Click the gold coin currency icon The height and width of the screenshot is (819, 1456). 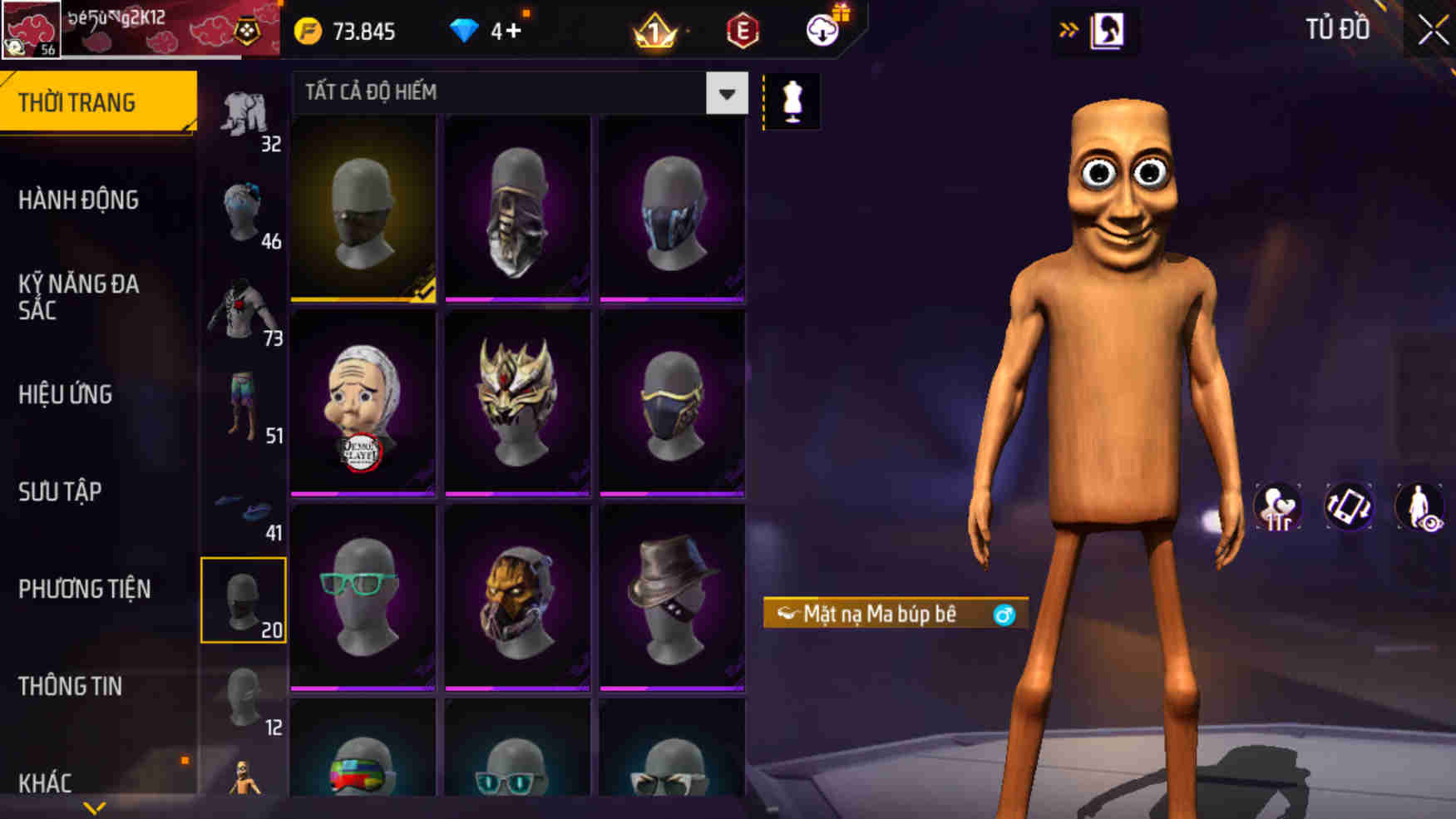(308, 32)
